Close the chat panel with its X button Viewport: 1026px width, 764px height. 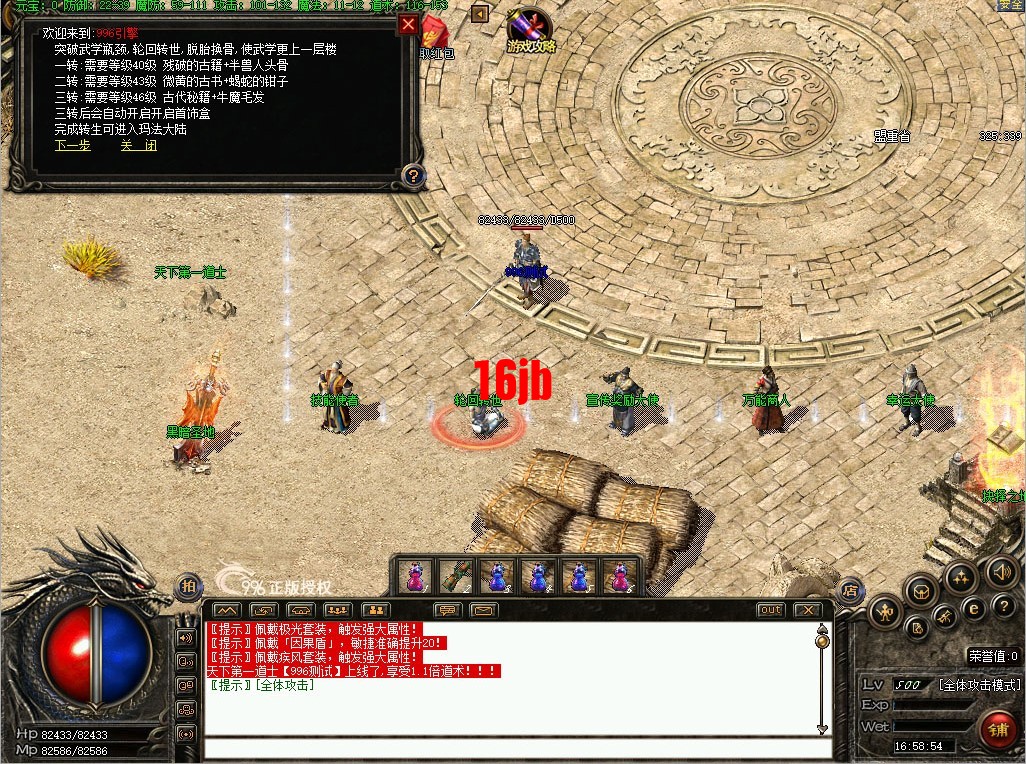coord(805,610)
